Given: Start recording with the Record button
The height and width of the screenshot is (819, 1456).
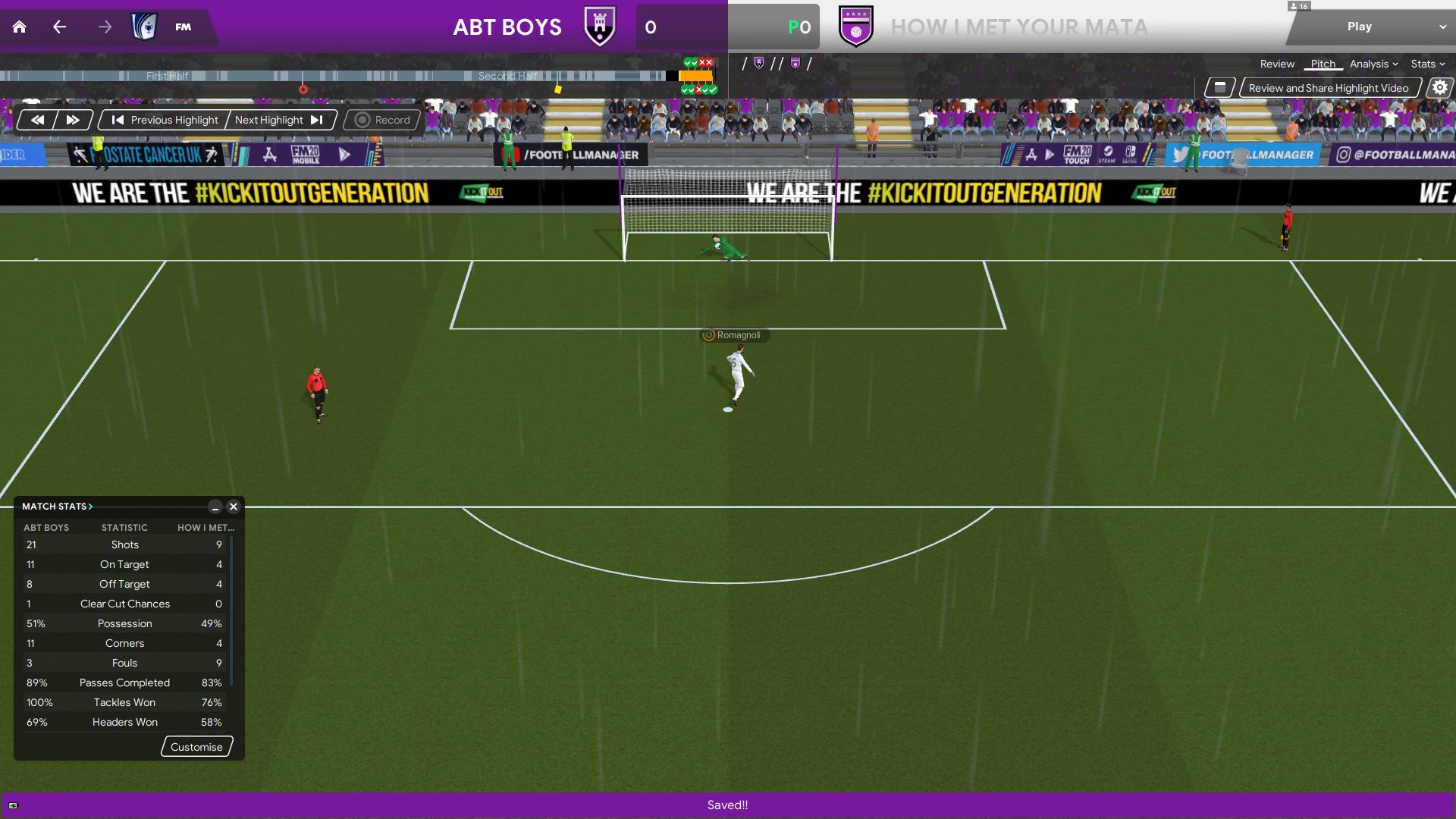Looking at the screenshot, I should click(x=383, y=120).
